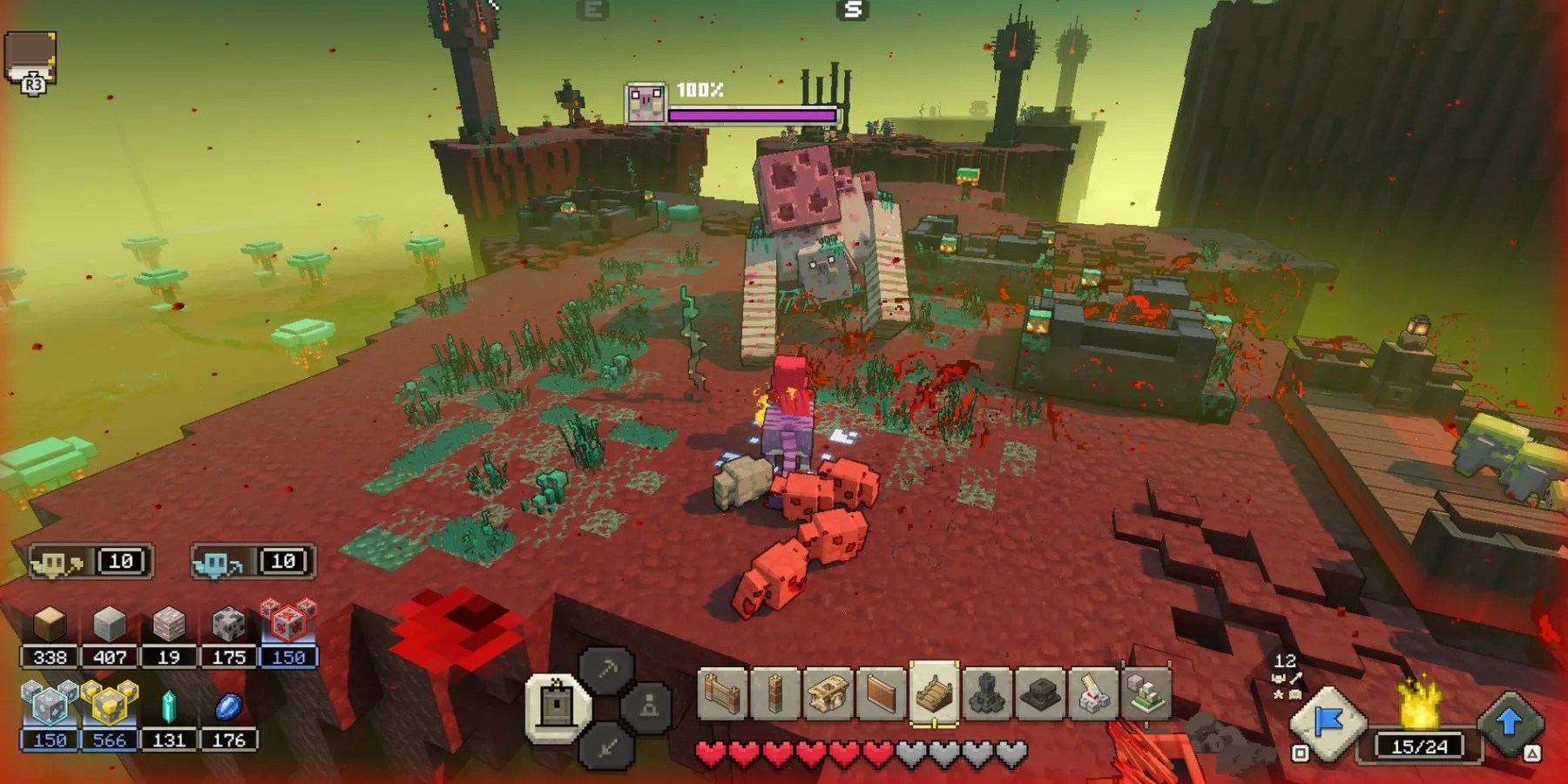Image resolution: width=1568 pixels, height=784 pixels.
Task: Select the dark stone platform slot
Action: pyautogui.click(x=1040, y=694)
